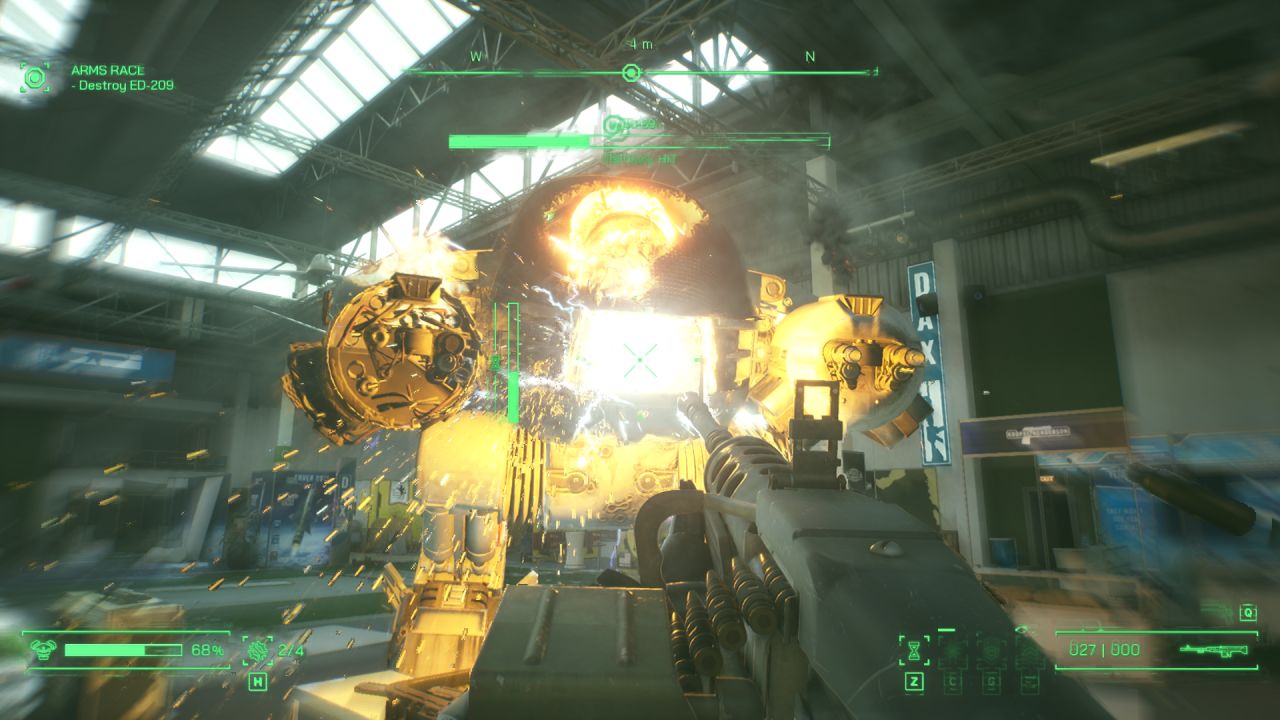Select the objective marker on the compass
The image size is (1280, 720).
point(630,72)
